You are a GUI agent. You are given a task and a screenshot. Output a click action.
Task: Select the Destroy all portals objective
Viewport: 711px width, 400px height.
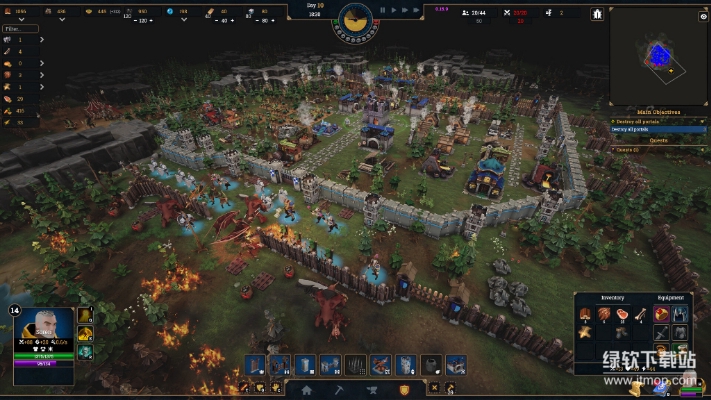pos(645,130)
